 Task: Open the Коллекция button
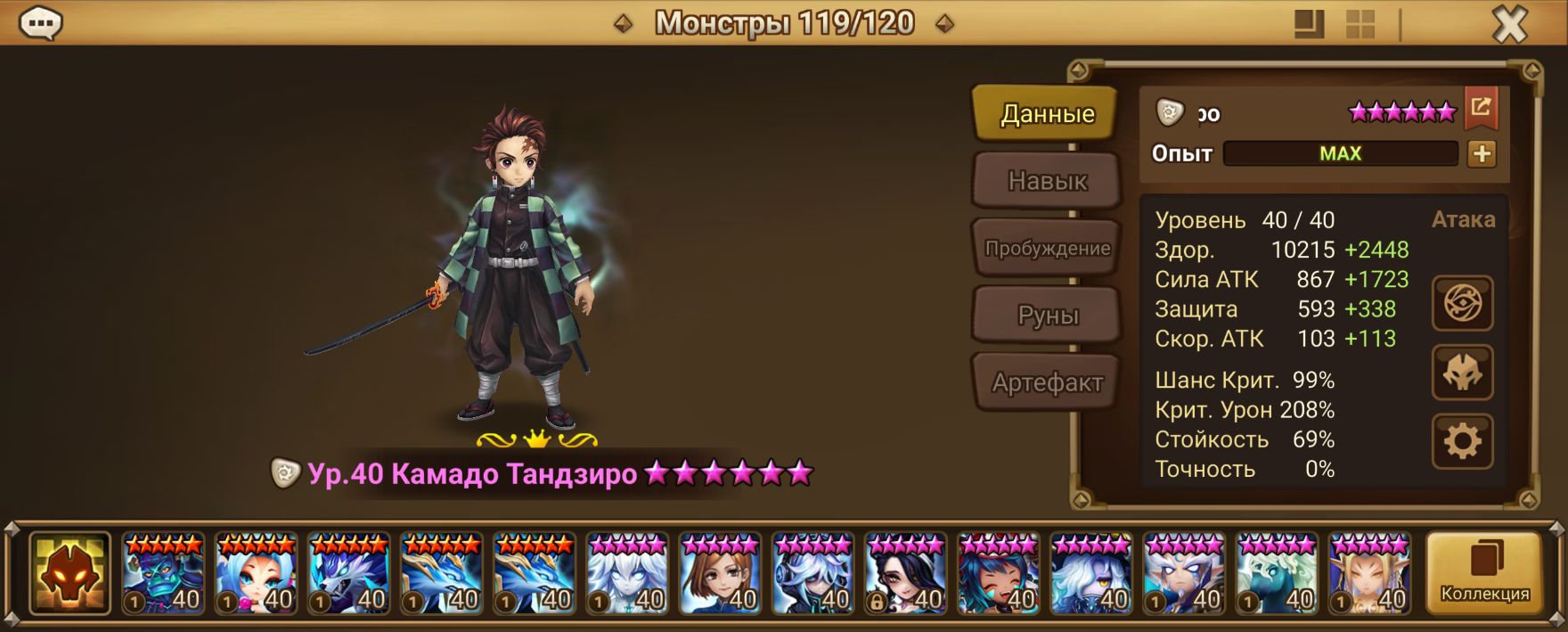[1484, 573]
